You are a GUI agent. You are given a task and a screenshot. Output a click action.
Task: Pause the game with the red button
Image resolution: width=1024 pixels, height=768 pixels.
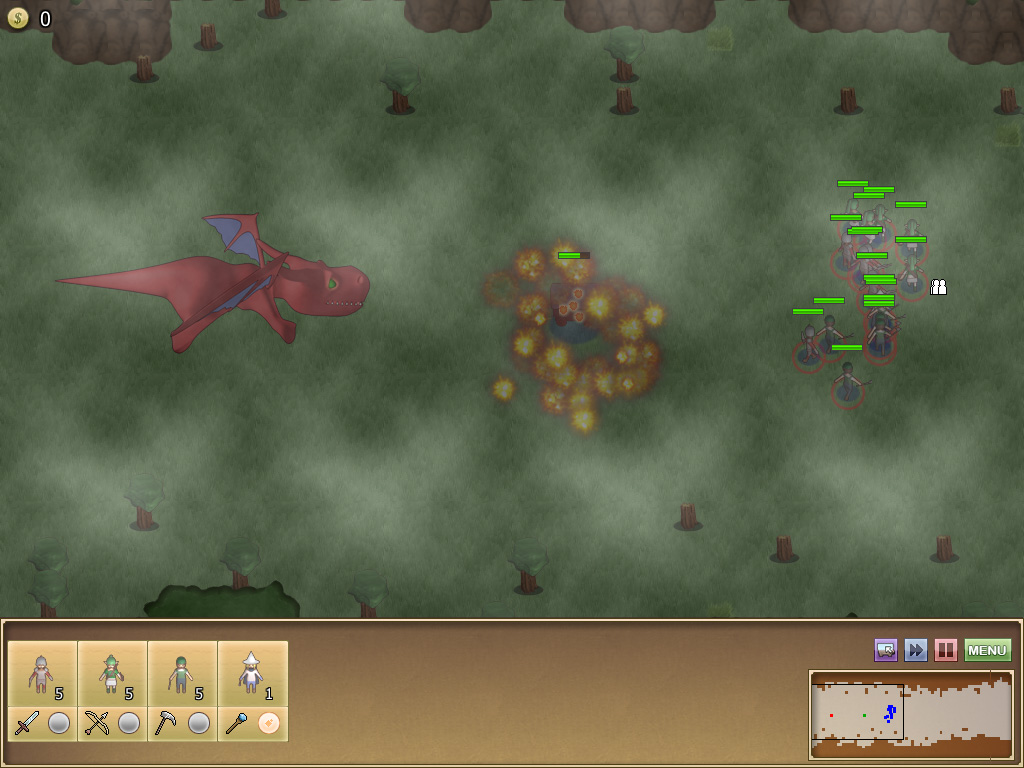pos(945,650)
